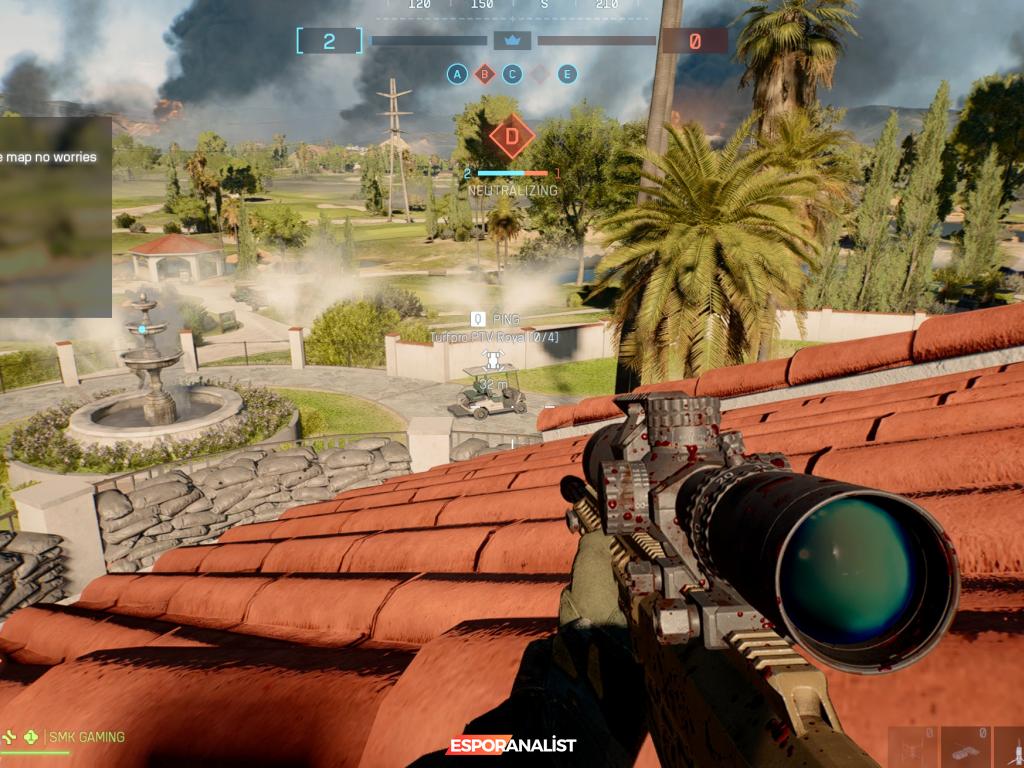This screenshot has width=1024, height=768.
Task: Select the red objective B marker
Action: pyautogui.click(x=485, y=73)
